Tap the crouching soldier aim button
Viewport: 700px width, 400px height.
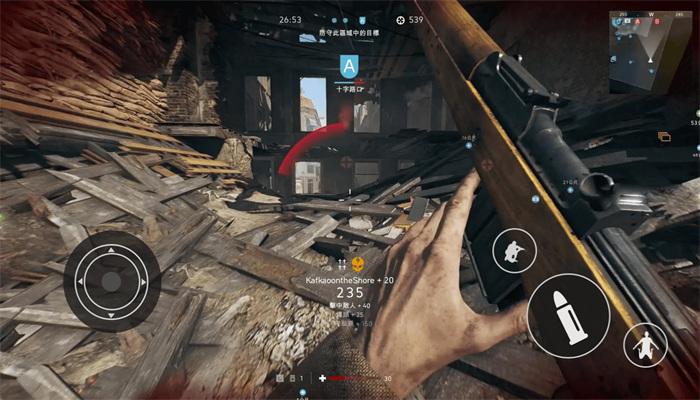(x=514, y=250)
